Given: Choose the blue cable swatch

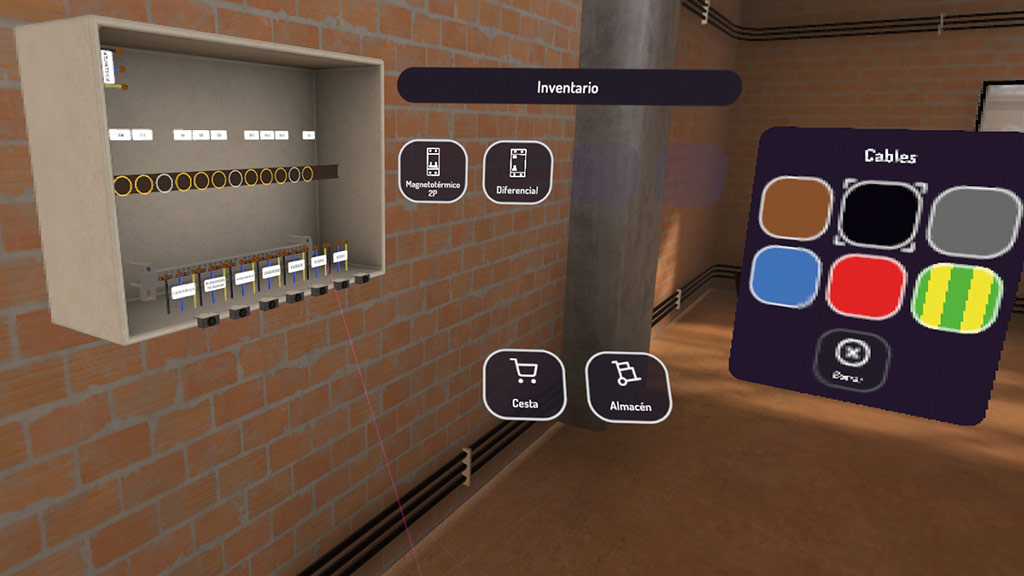Looking at the screenshot, I should [x=787, y=277].
